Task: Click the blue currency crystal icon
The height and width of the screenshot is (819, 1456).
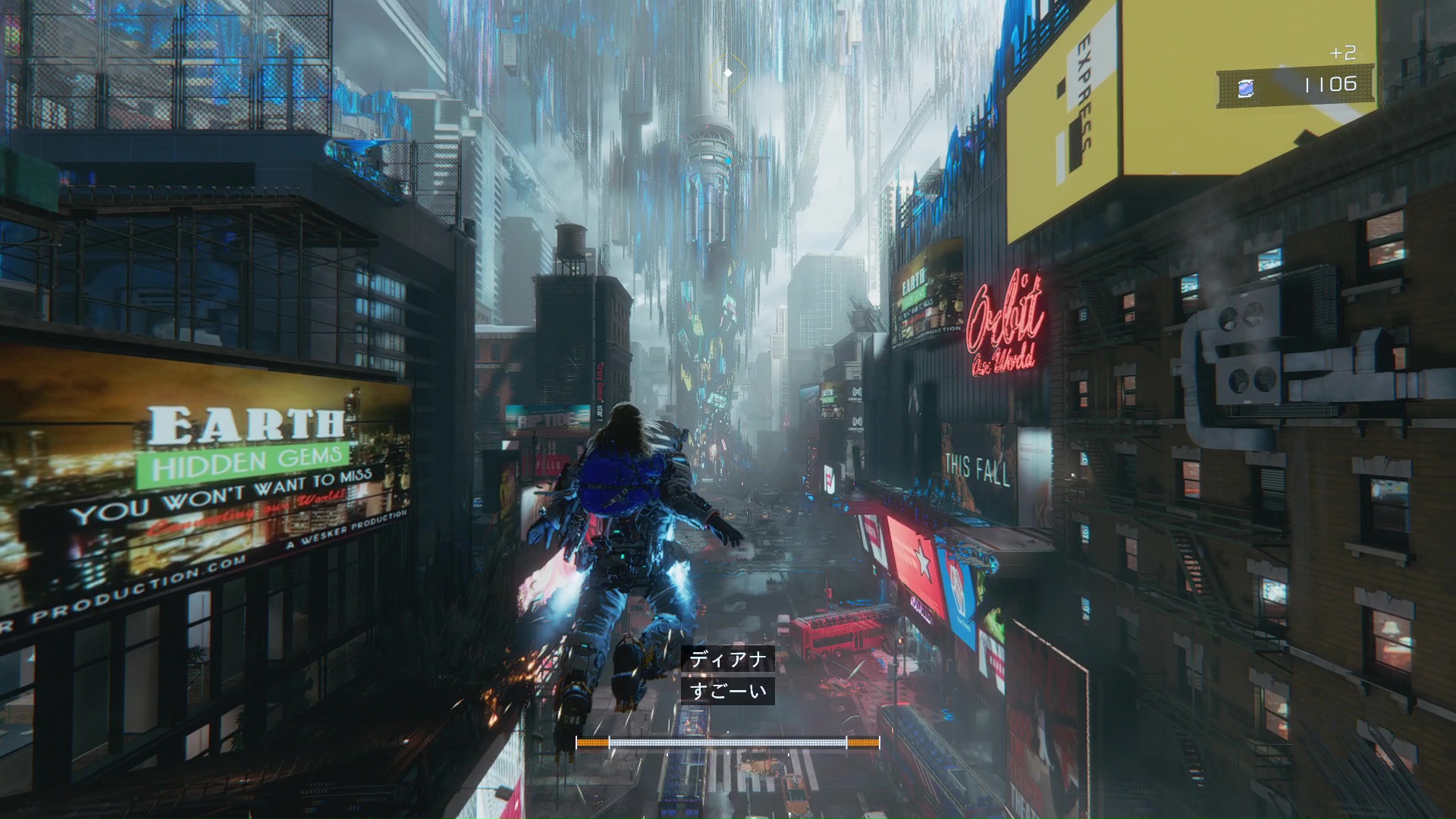Action: pyautogui.click(x=1246, y=88)
